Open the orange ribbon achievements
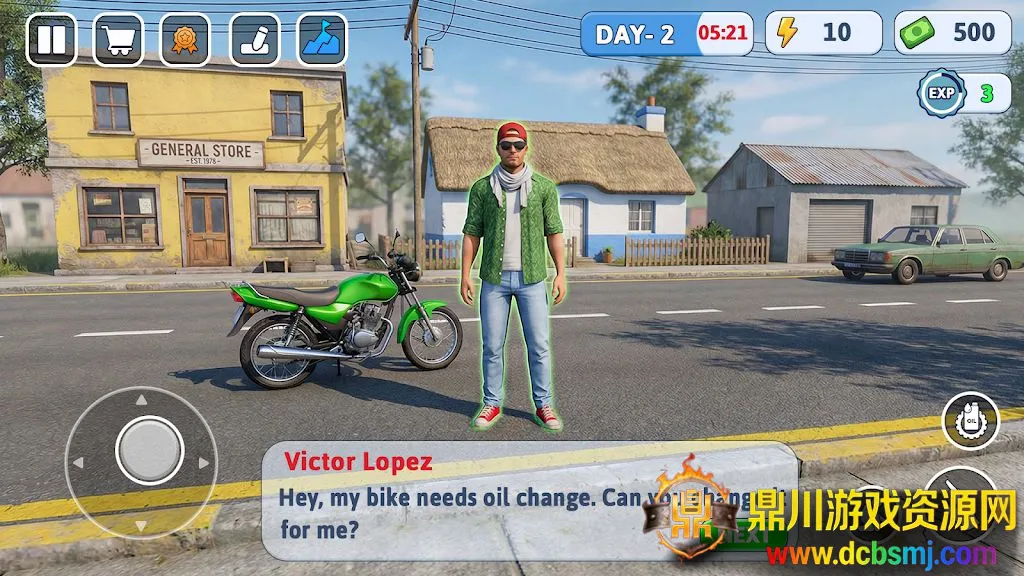Viewport: 1024px width, 576px height. pyautogui.click(x=185, y=40)
